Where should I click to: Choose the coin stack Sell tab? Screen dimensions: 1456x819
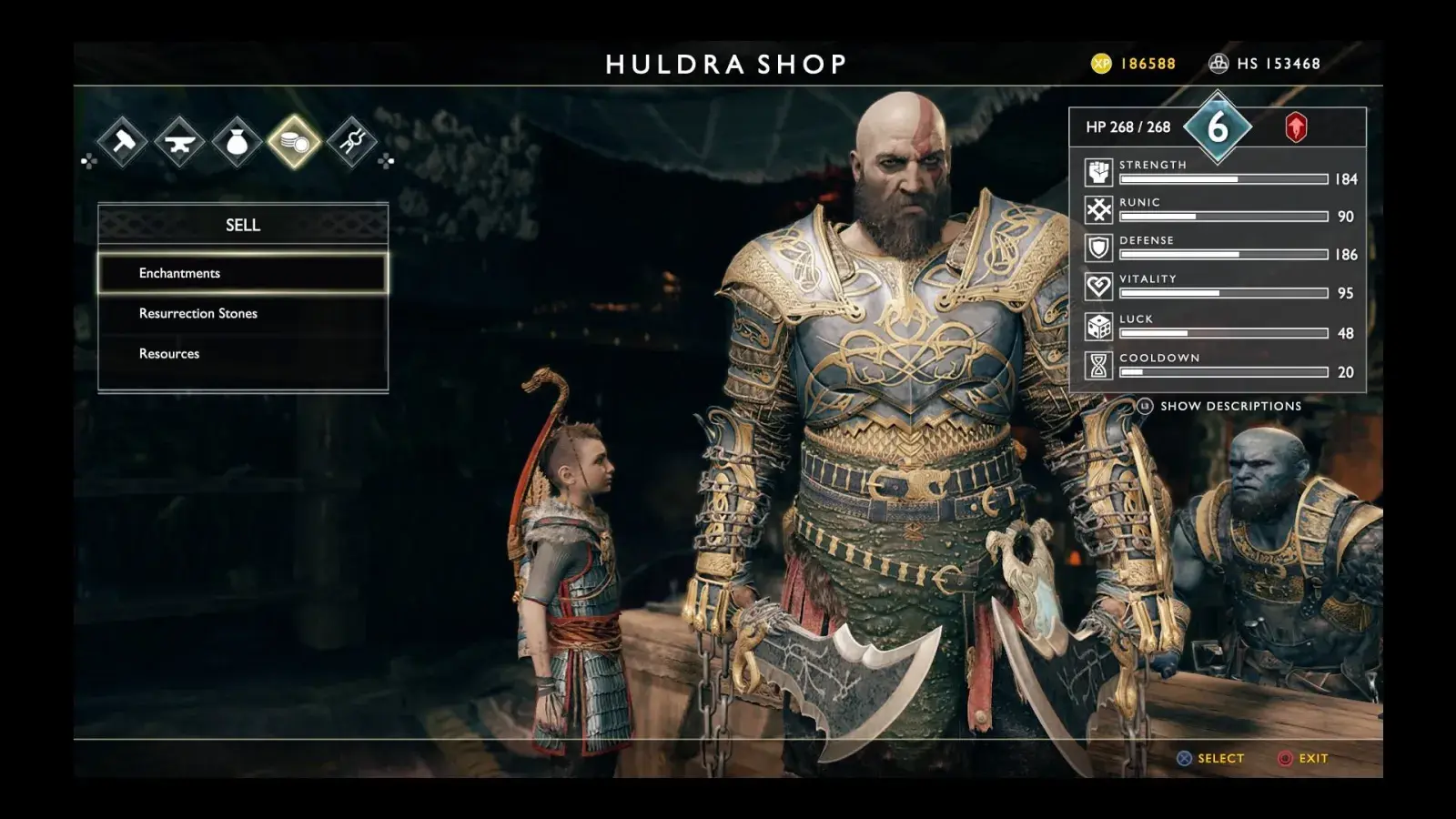pyautogui.click(x=295, y=141)
